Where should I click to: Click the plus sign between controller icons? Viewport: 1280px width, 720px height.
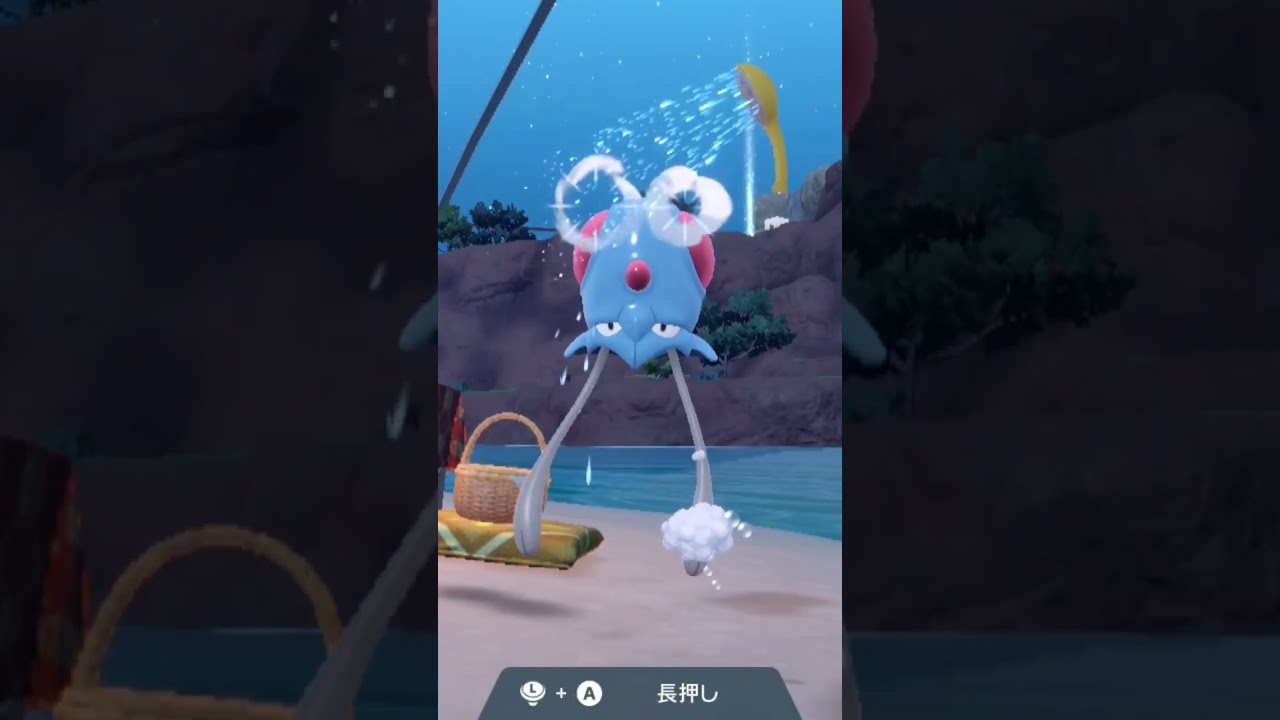tap(560, 692)
